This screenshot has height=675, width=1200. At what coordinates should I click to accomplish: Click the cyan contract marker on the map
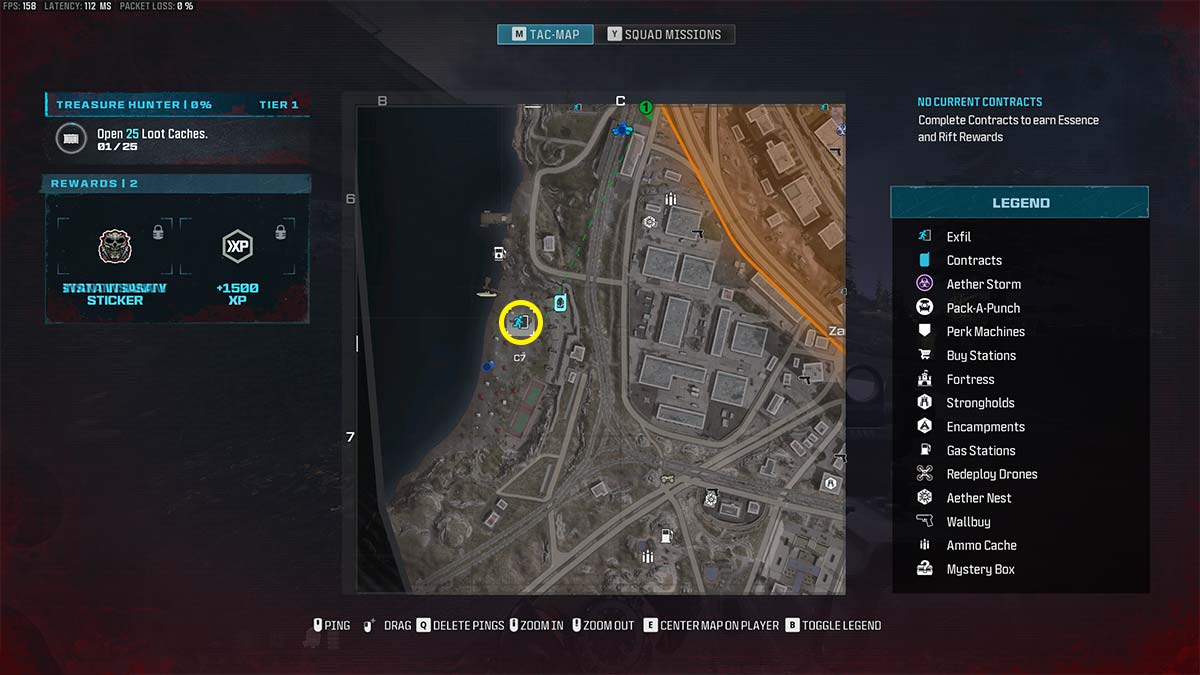click(561, 301)
